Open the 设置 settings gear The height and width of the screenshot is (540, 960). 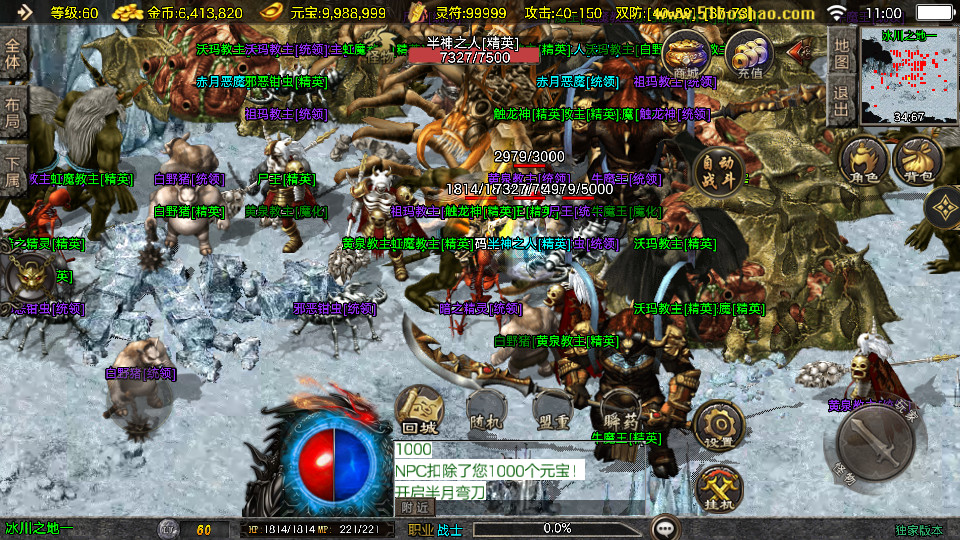pos(718,426)
